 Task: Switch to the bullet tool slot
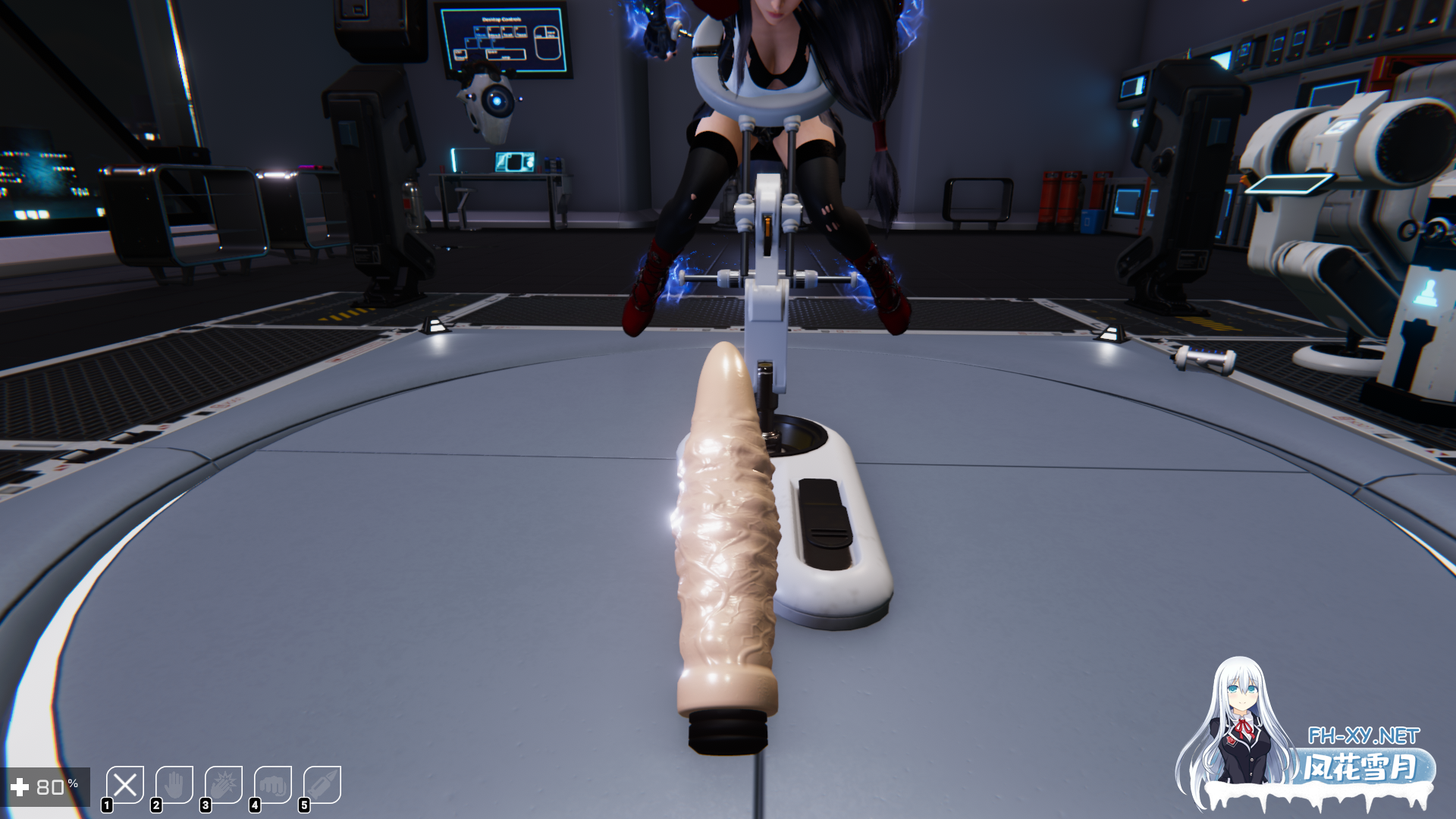tap(322, 785)
